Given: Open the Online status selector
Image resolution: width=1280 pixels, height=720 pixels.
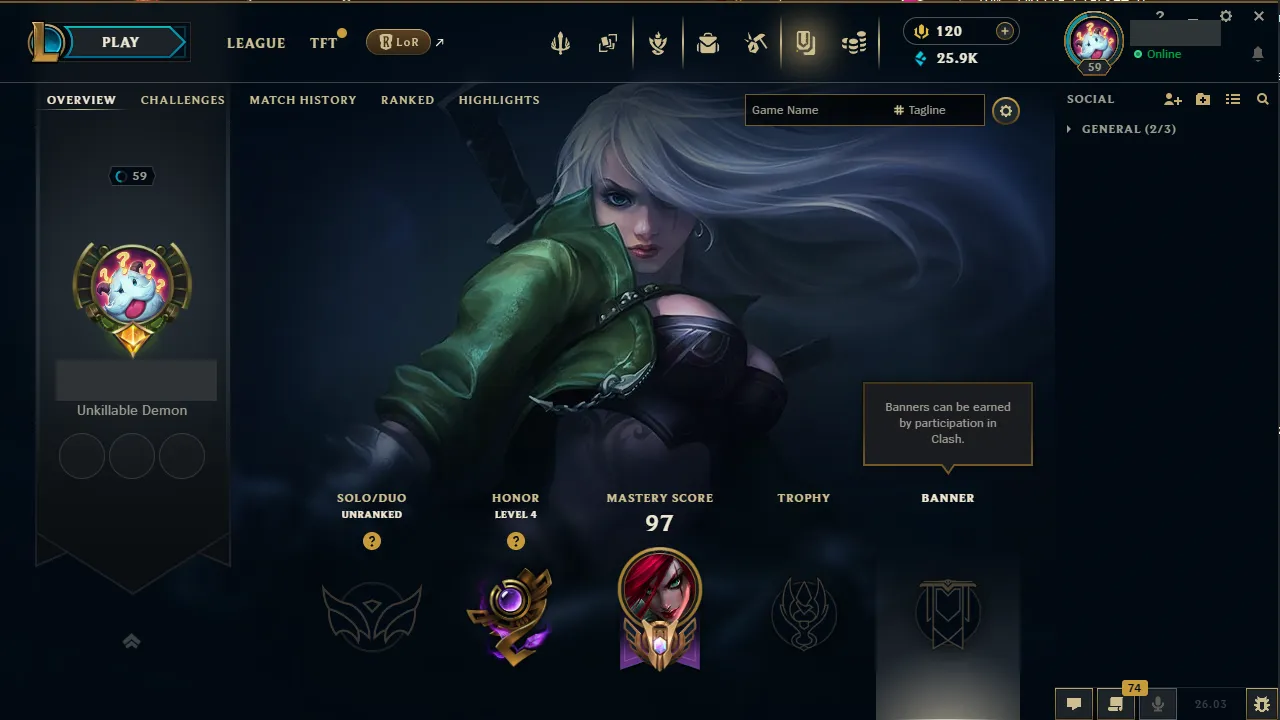Looking at the screenshot, I should click(x=1159, y=54).
